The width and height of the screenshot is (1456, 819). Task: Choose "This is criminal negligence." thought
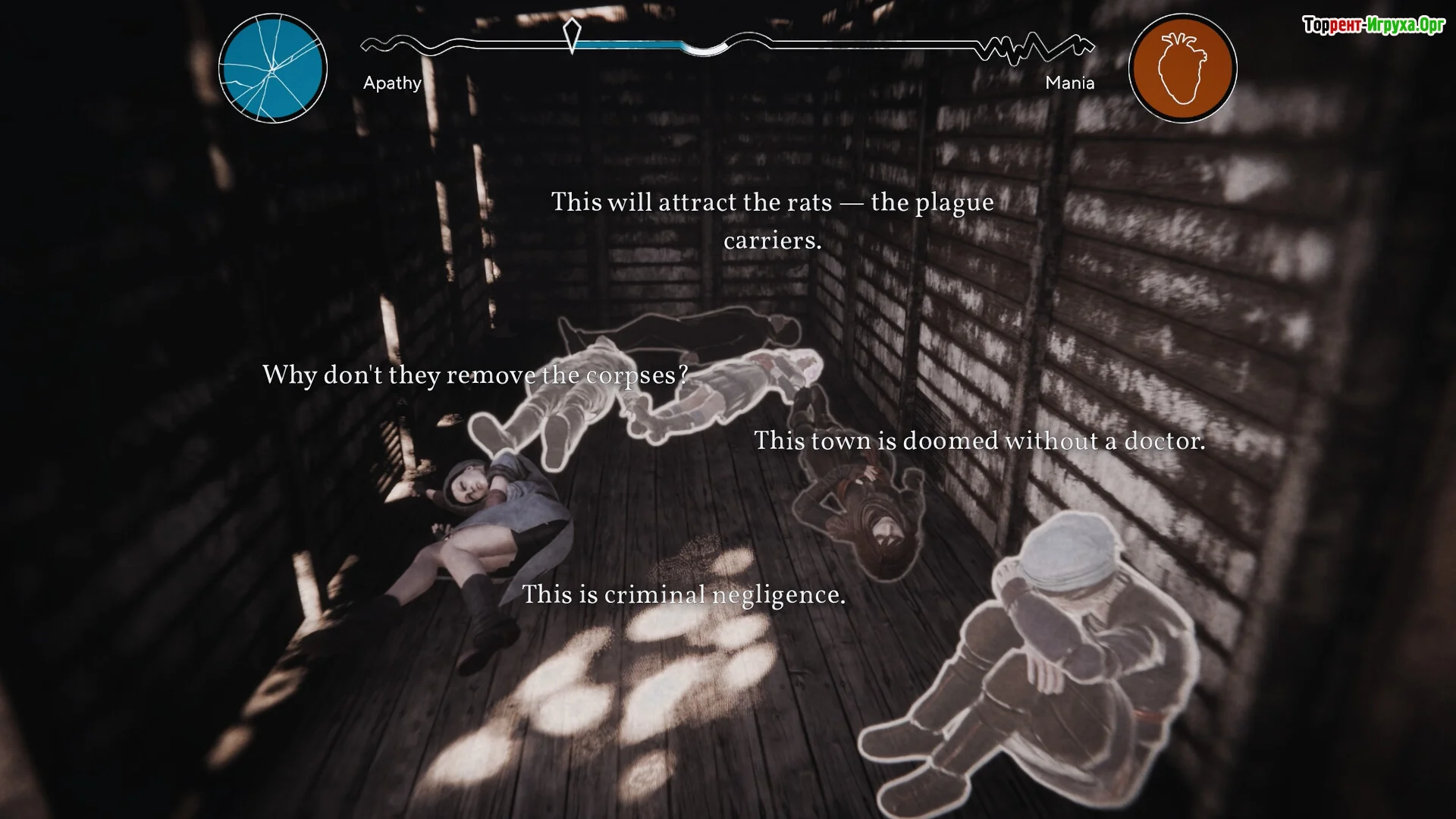[x=683, y=595]
